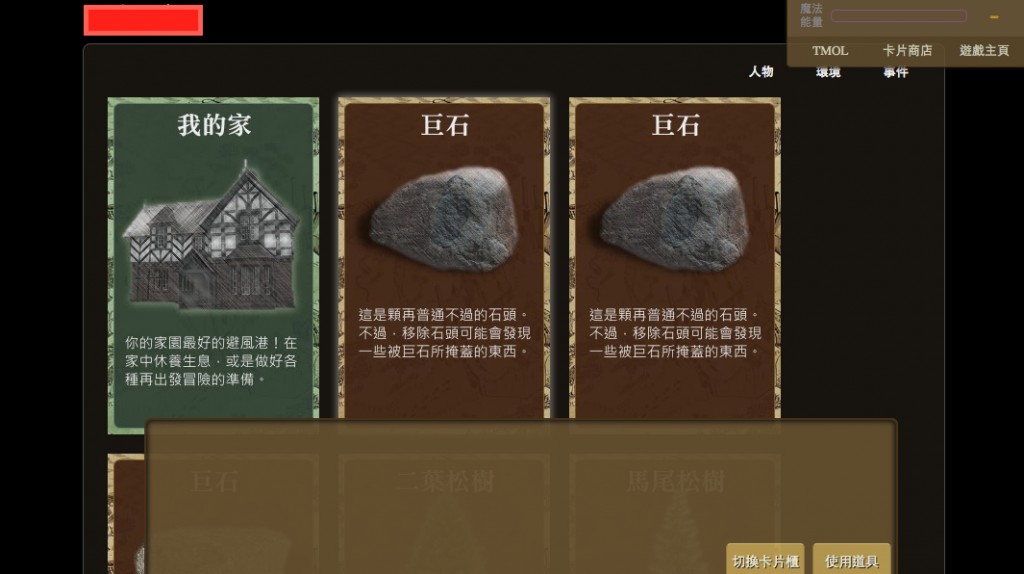Go to the 卡片商店 card shop
The width and height of the screenshot is (1024, 574).
pyautogui.click(x=907, y=50)
